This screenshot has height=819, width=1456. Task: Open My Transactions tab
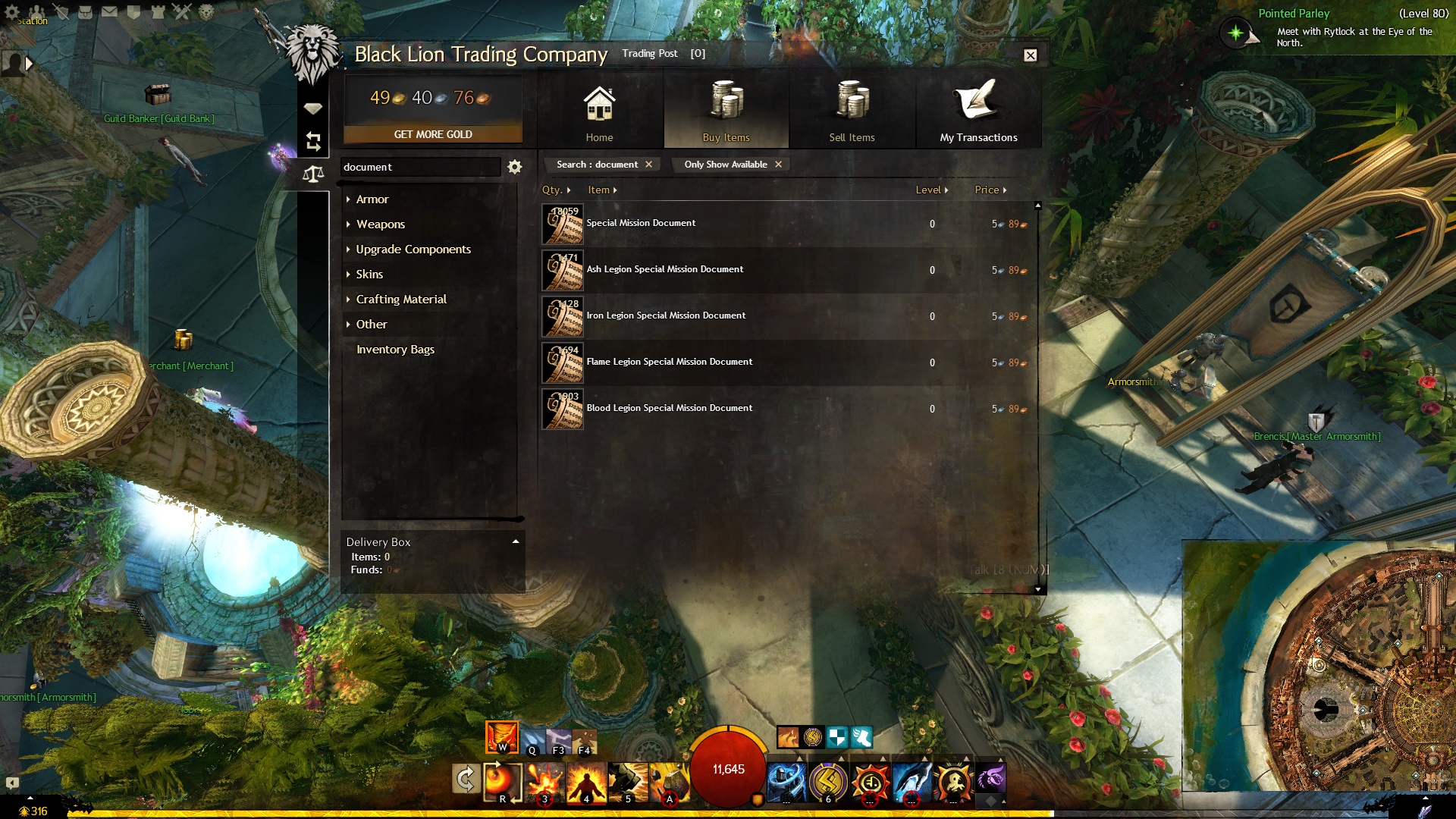coord(978,112)
